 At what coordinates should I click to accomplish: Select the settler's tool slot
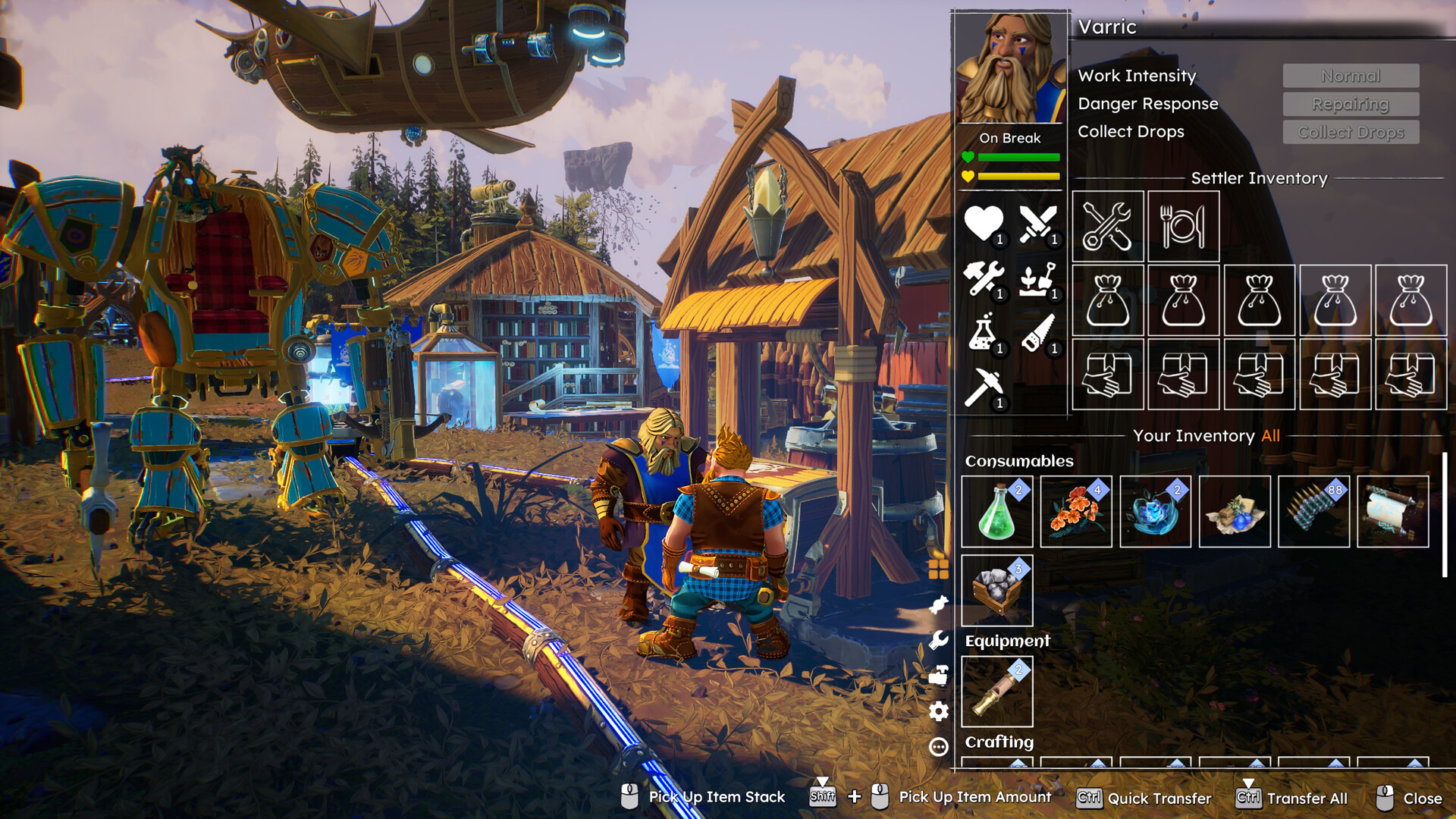tap(1107, 226)
